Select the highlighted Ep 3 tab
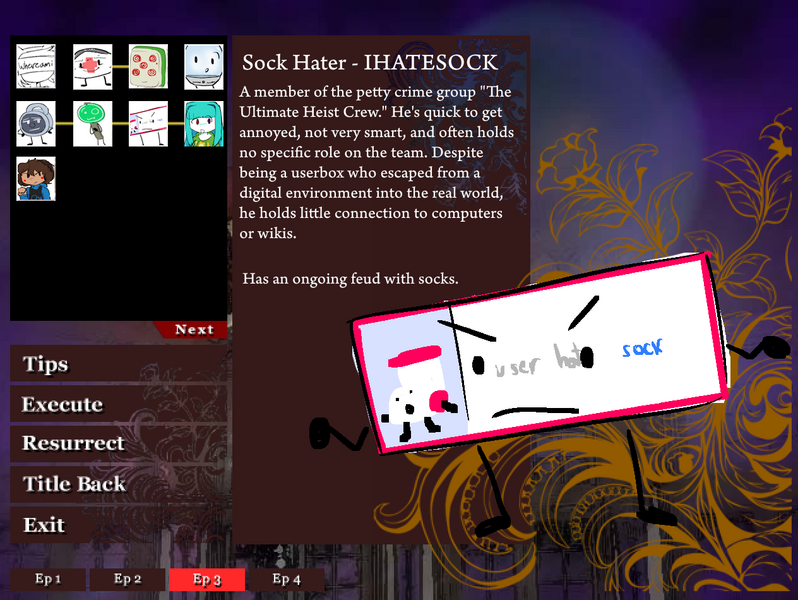The width and height of the screenshot is (798, 600). (206, 579)
